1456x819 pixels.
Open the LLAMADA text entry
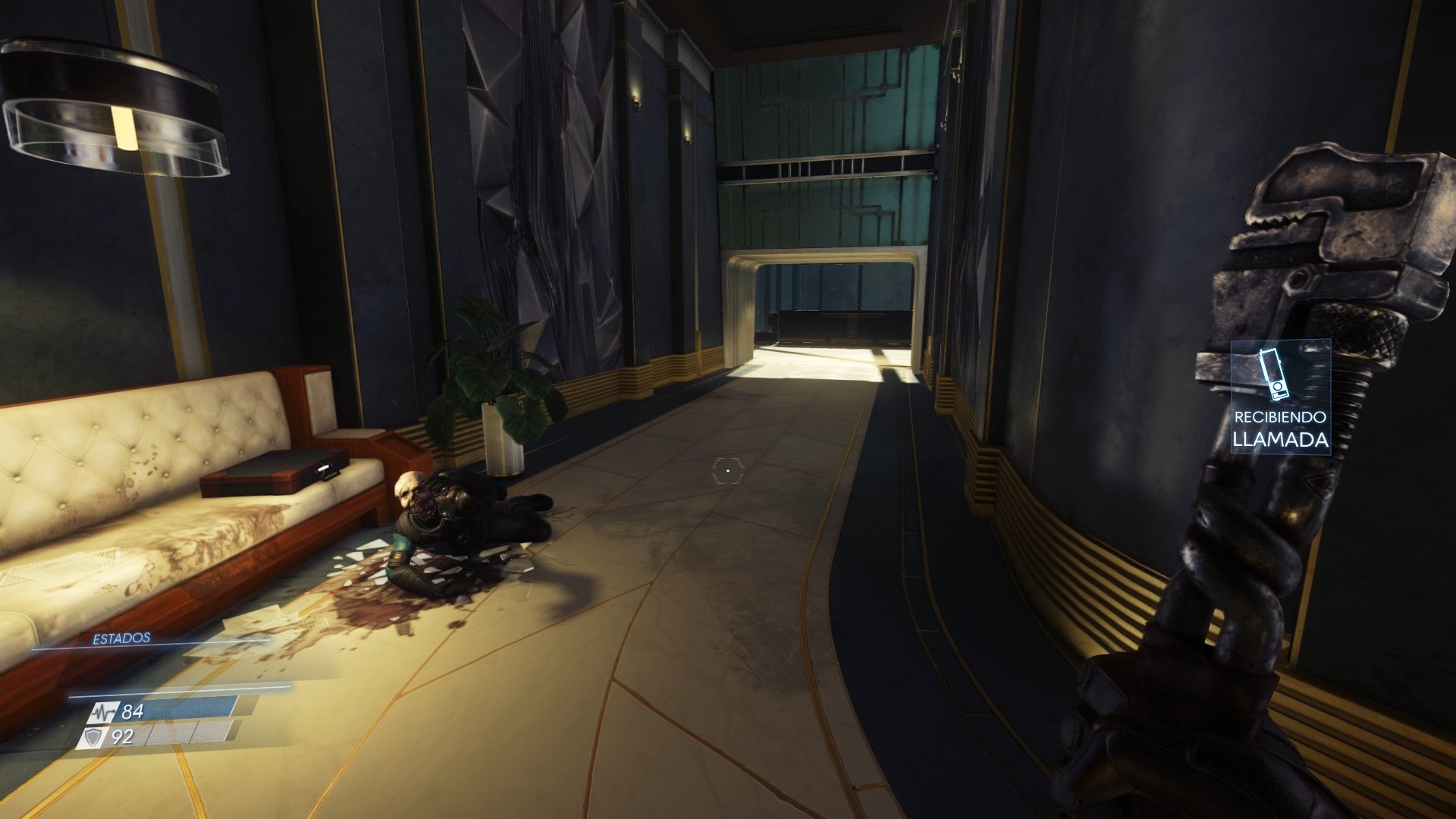(x=1280, y=439)
